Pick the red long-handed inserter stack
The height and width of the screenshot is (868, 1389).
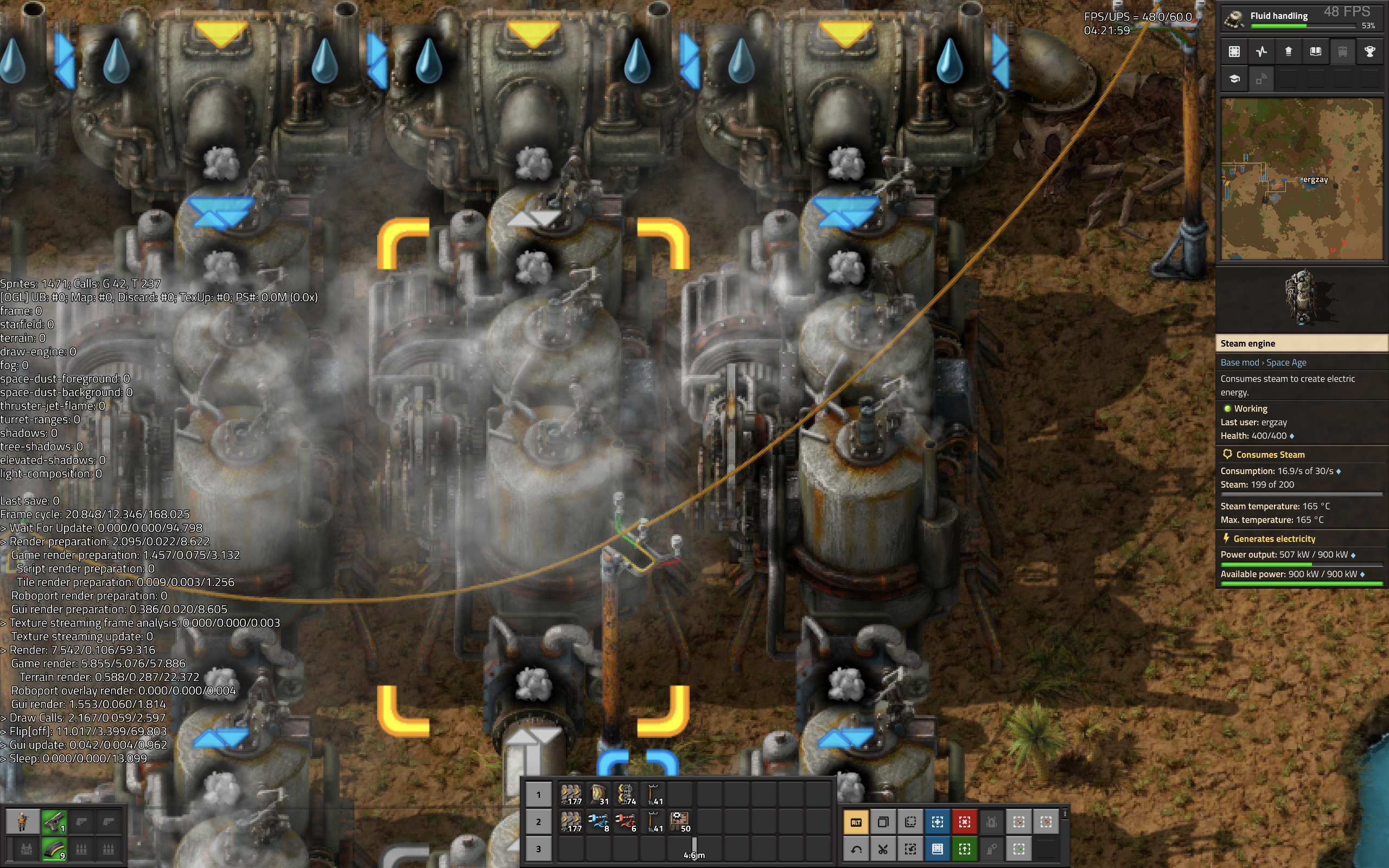(x=626, y=821)
